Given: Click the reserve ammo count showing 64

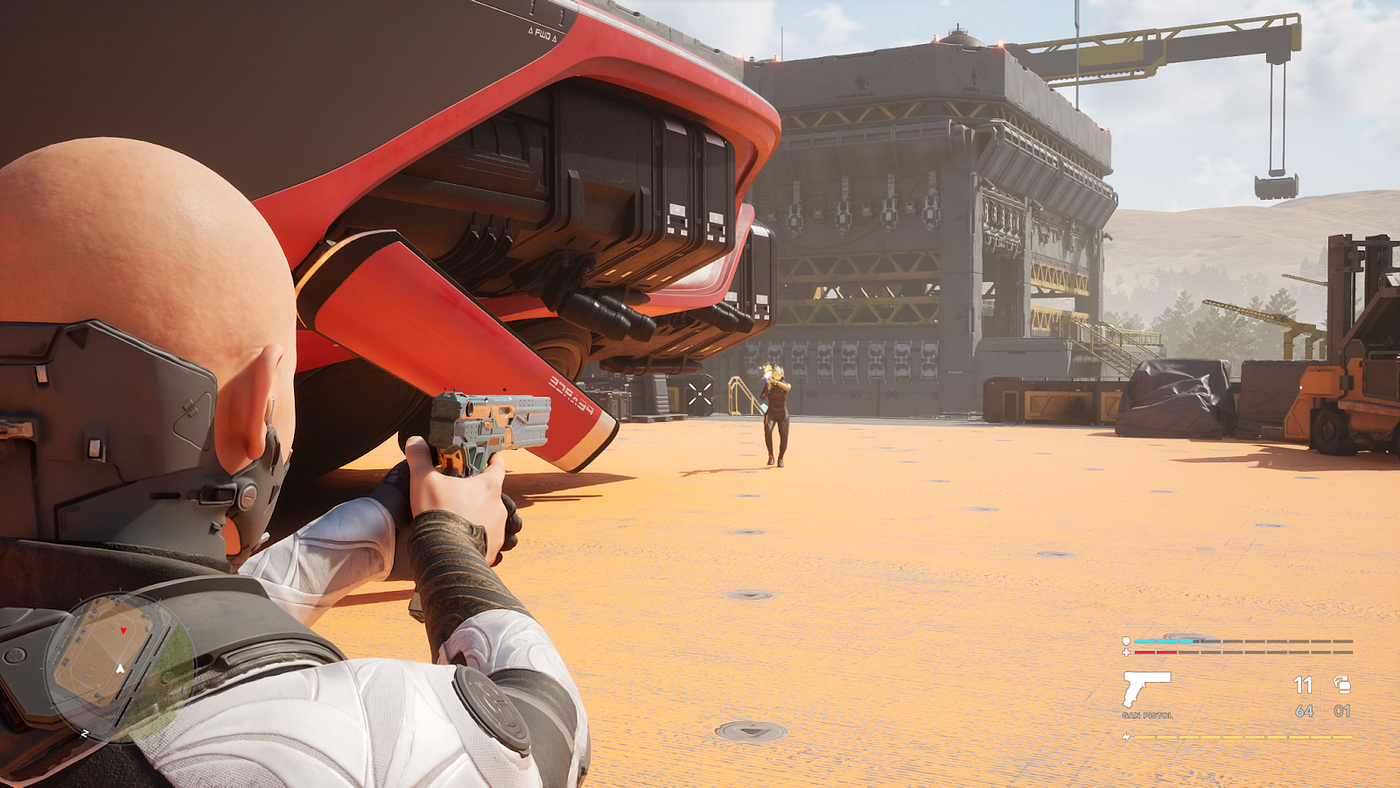Looking at the screenshot, I should 1304,711.
